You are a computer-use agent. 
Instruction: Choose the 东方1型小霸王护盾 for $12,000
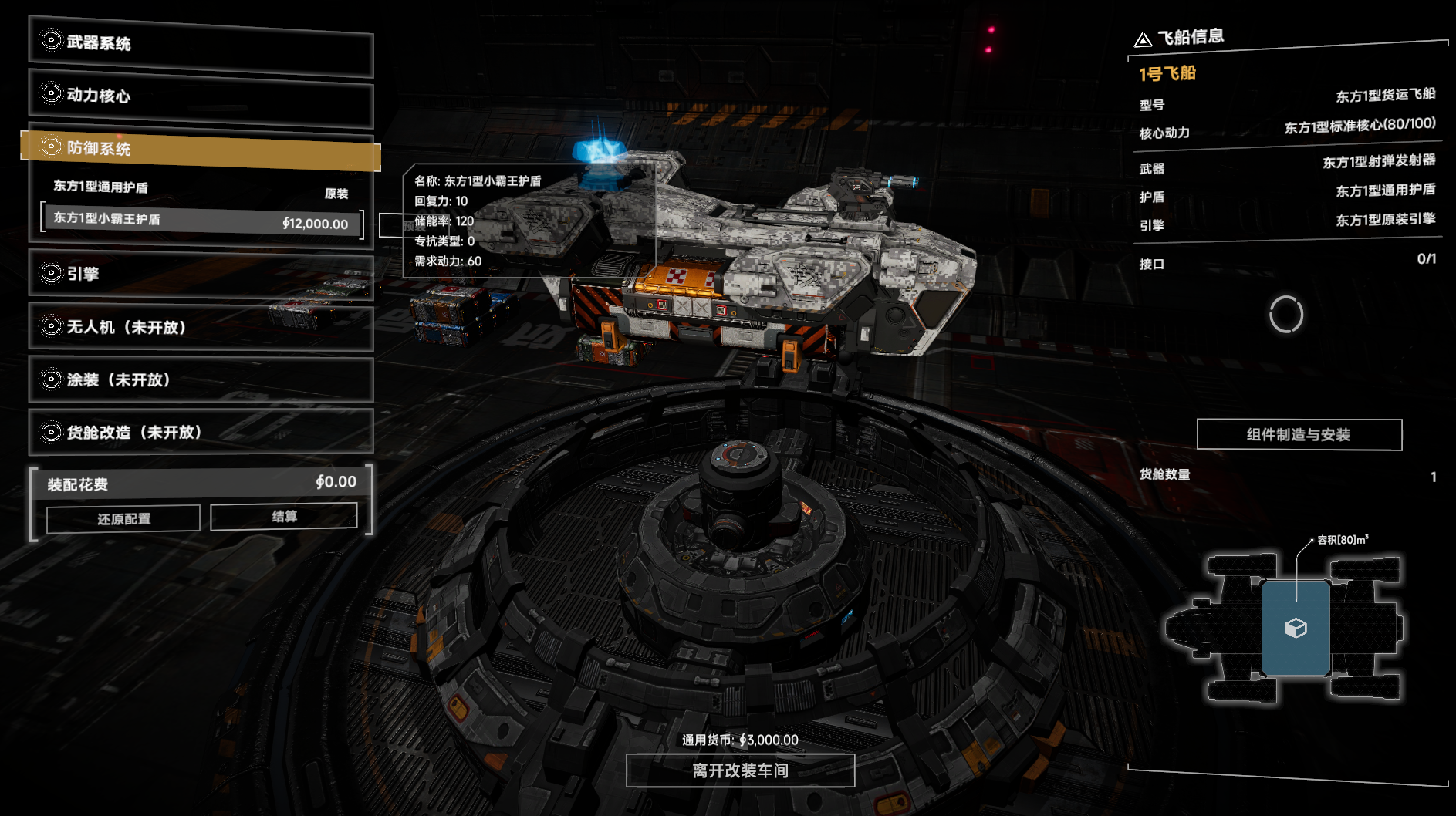tap(201, 221)
